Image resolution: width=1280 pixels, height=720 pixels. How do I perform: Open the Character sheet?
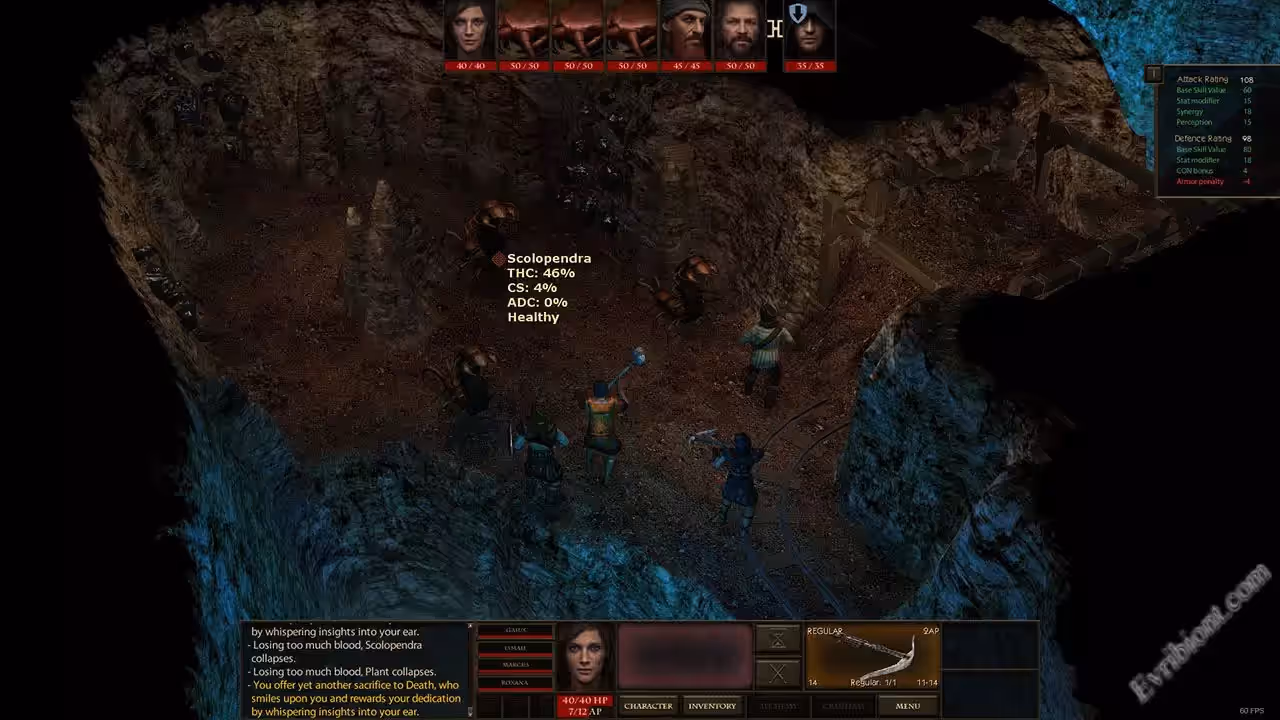(648, 706)
